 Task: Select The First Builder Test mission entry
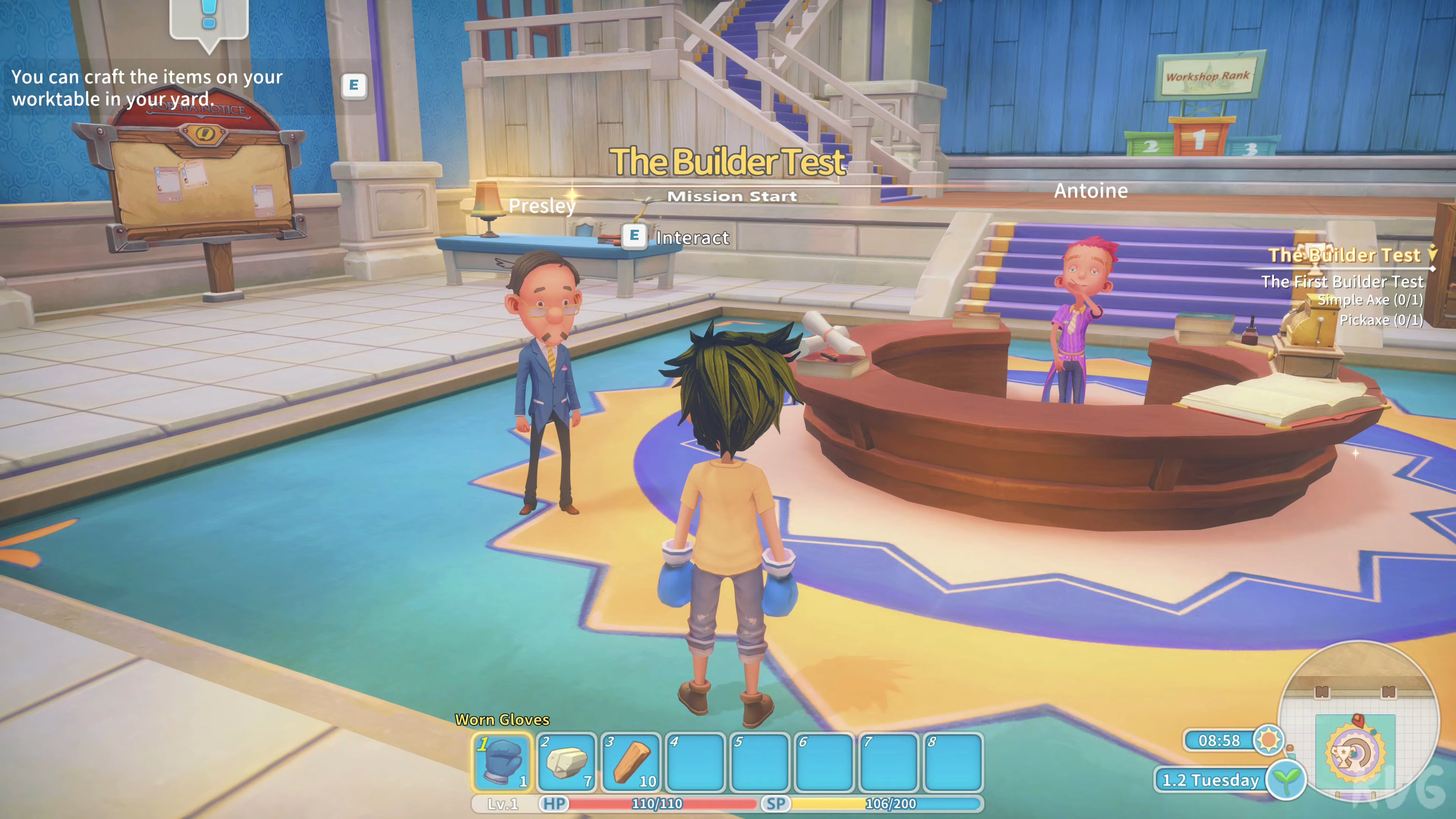point(1343,281)
